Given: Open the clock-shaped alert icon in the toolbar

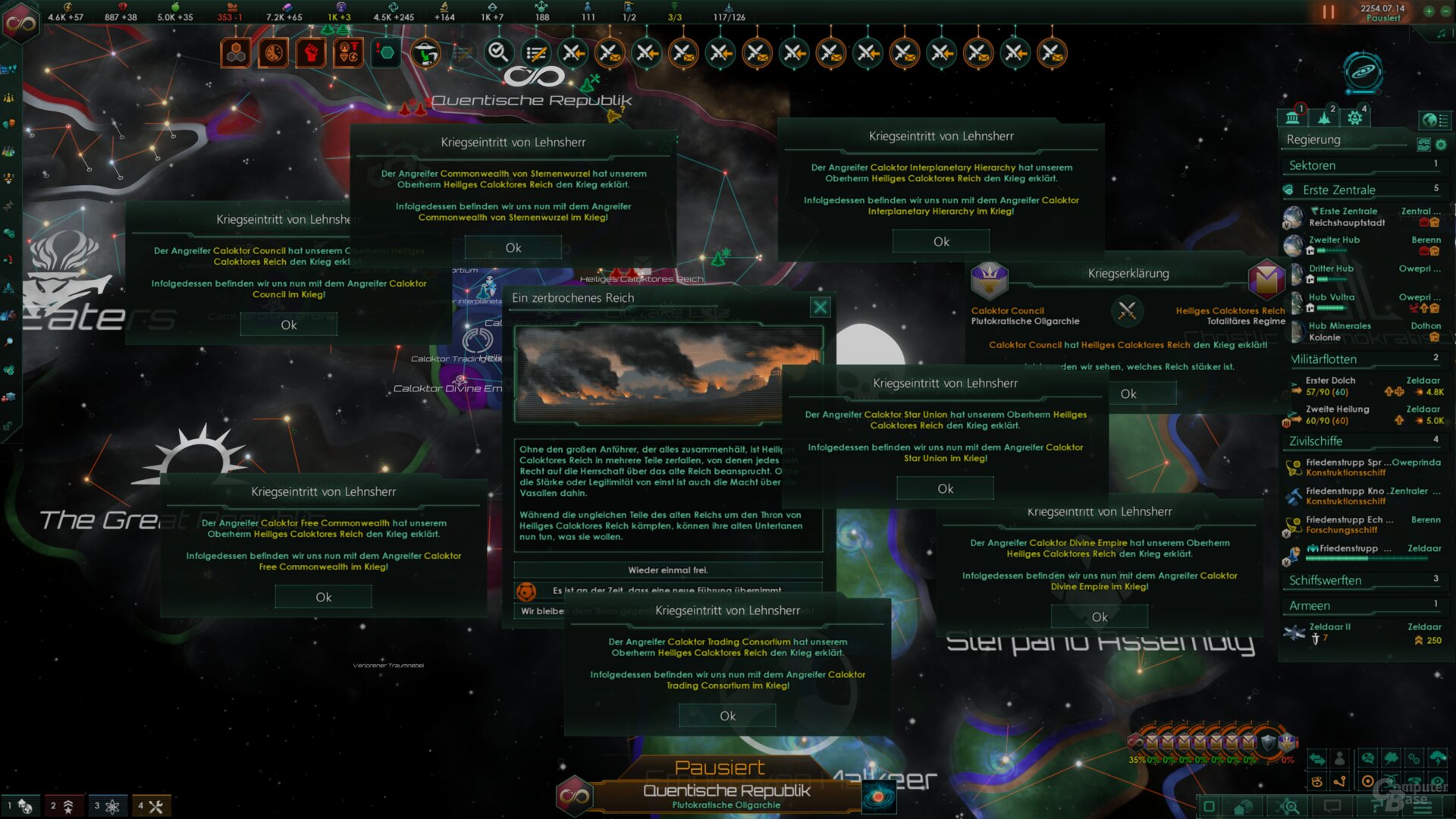Looking at the screenshot, I should [273, 52].
